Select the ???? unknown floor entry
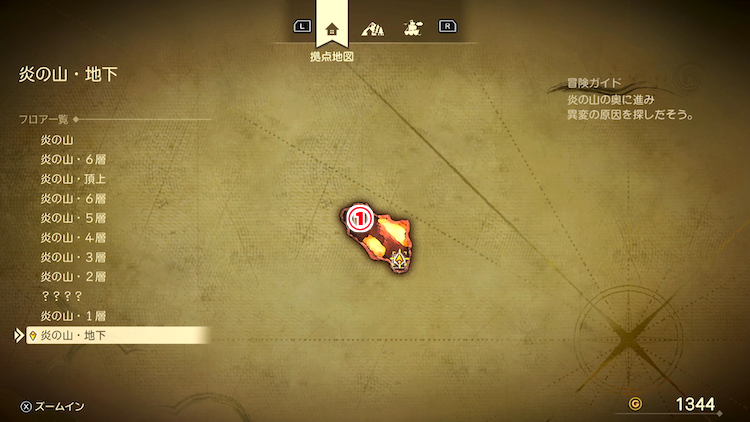 [61, 296]
